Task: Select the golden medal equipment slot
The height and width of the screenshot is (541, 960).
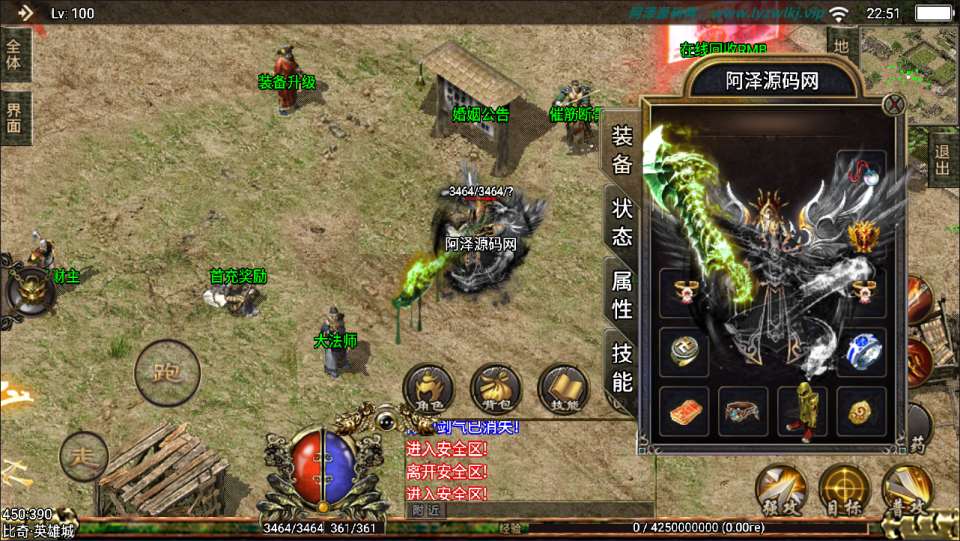Action: (861, 236)
